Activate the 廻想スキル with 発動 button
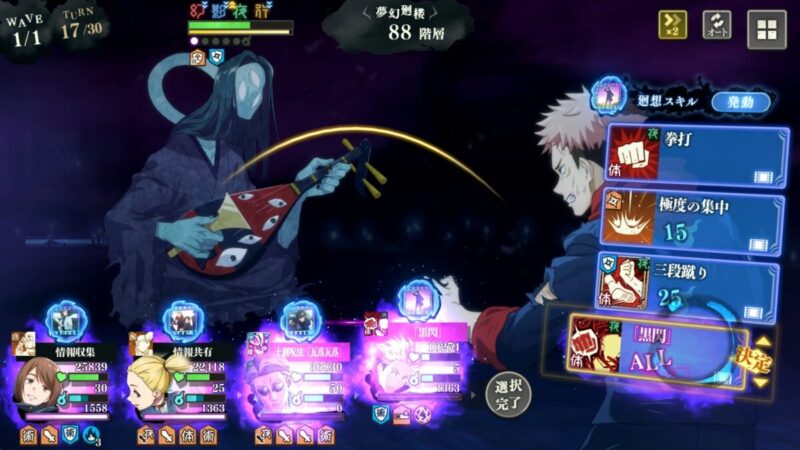The image size is (800, 450). click(x=741, y=101)
